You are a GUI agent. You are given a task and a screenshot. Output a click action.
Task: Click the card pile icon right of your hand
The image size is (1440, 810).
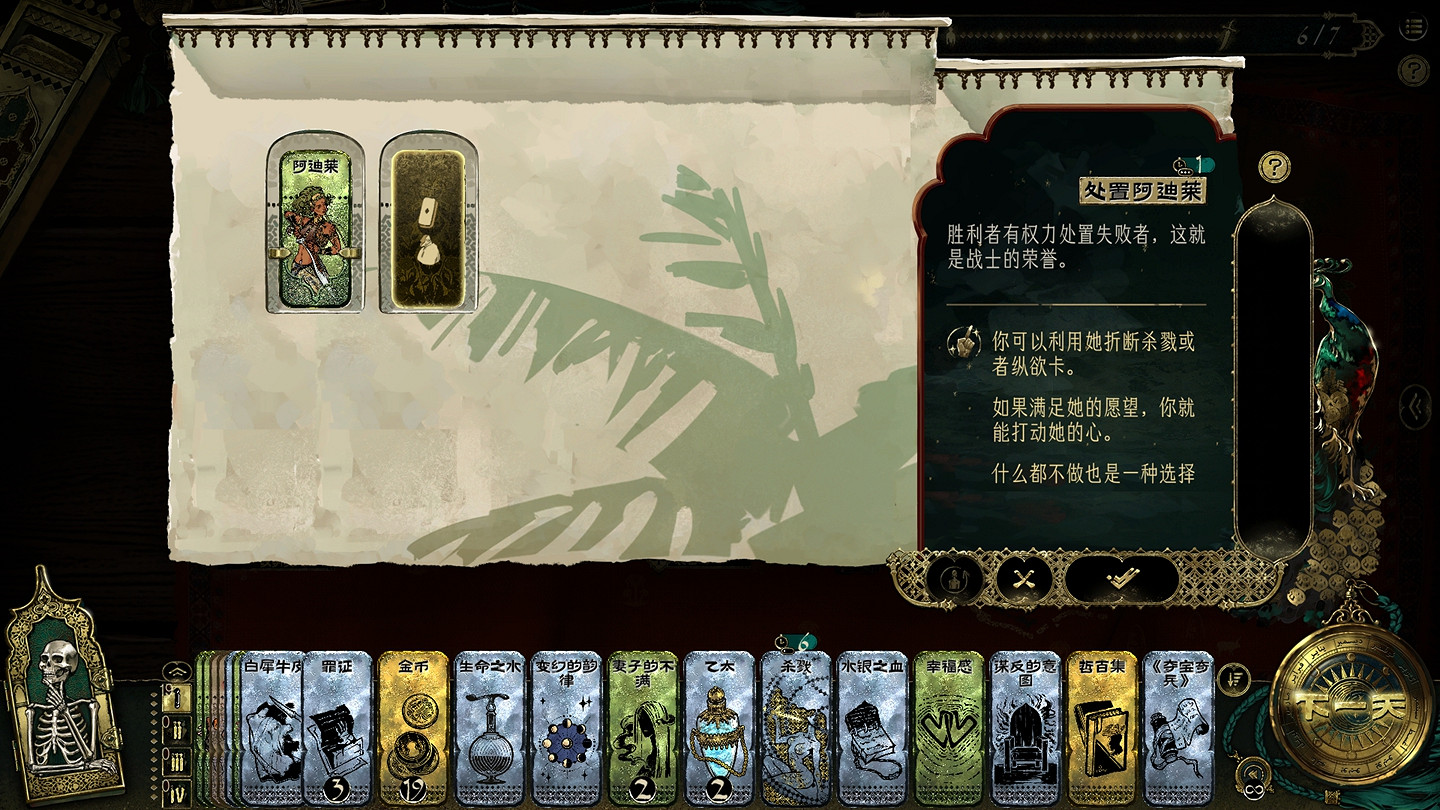(1232, 680)
